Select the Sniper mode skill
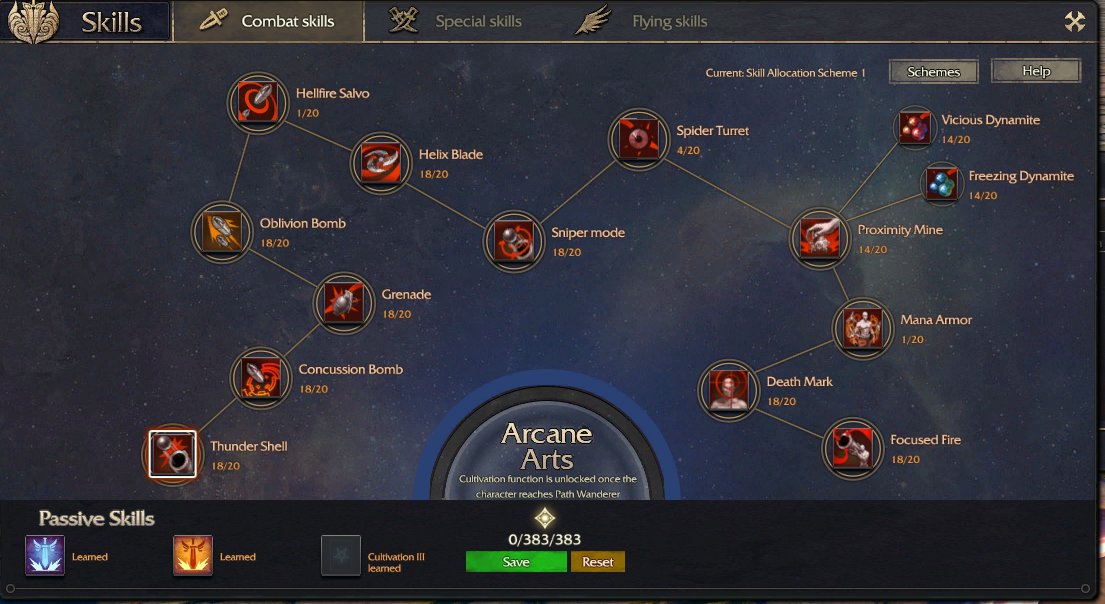Viewport: 1105px width, 604px height. pyautogui.click(x=513, y=240)
